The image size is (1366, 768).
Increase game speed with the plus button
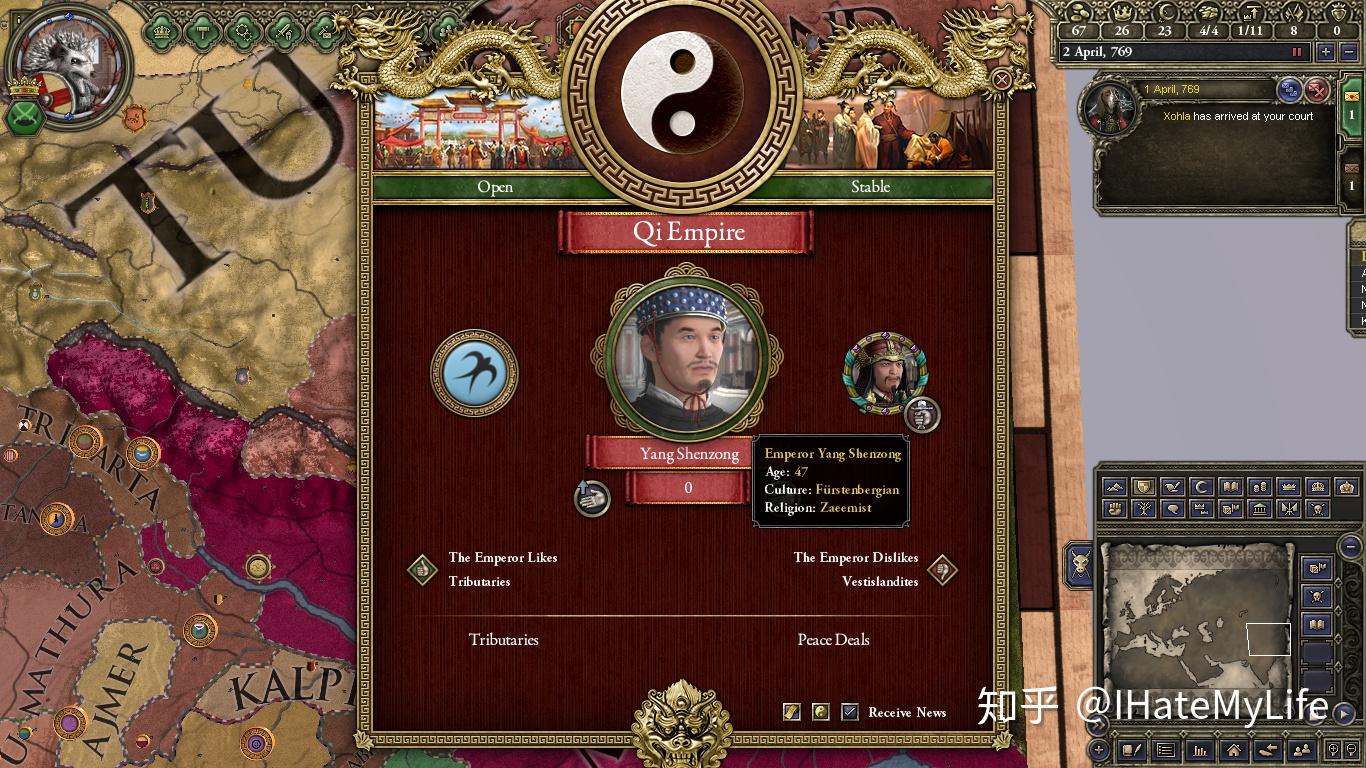(1326, 52)
